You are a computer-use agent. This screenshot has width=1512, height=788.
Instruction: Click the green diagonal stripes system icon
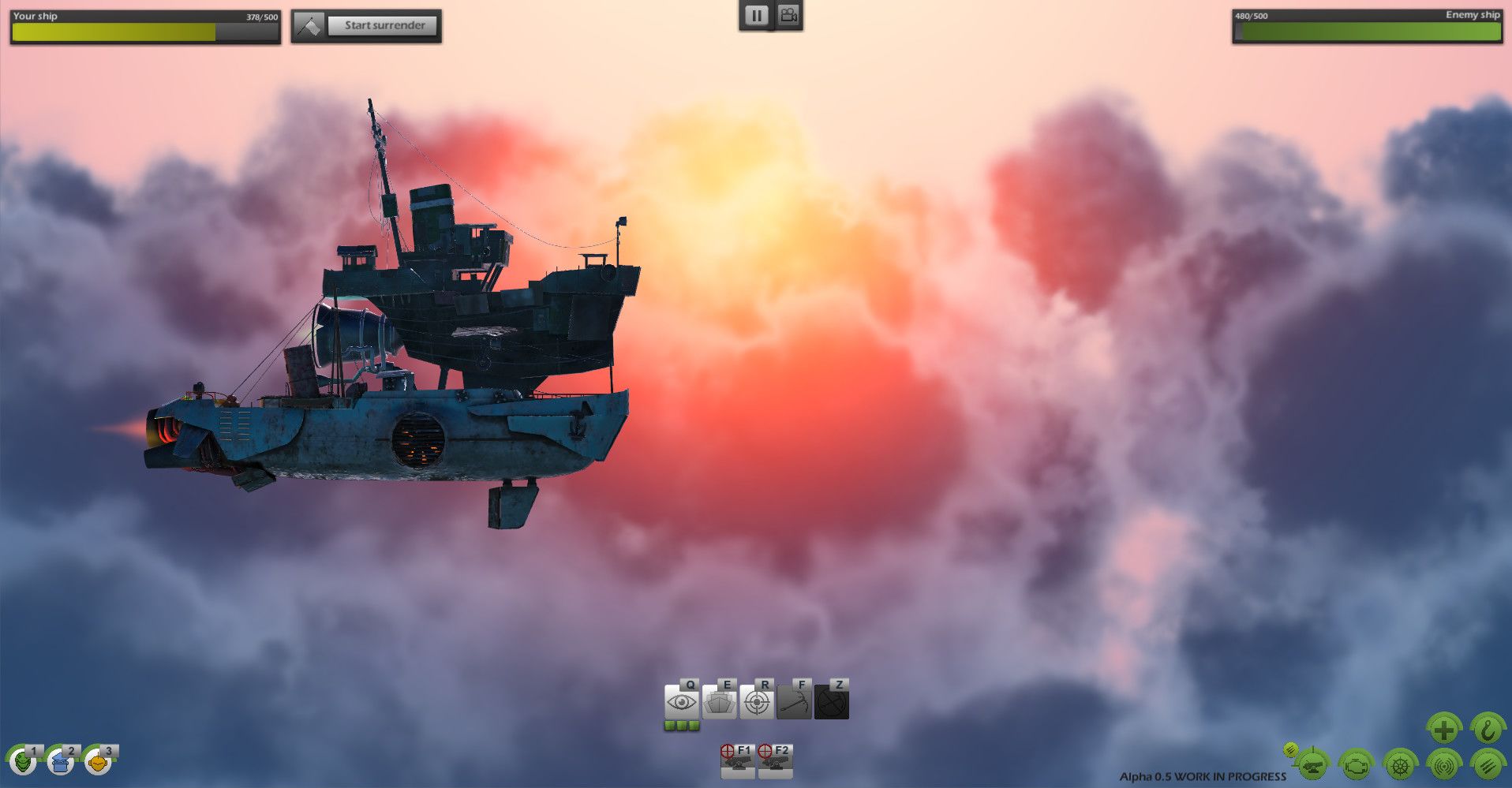(x=1487, y=765)
